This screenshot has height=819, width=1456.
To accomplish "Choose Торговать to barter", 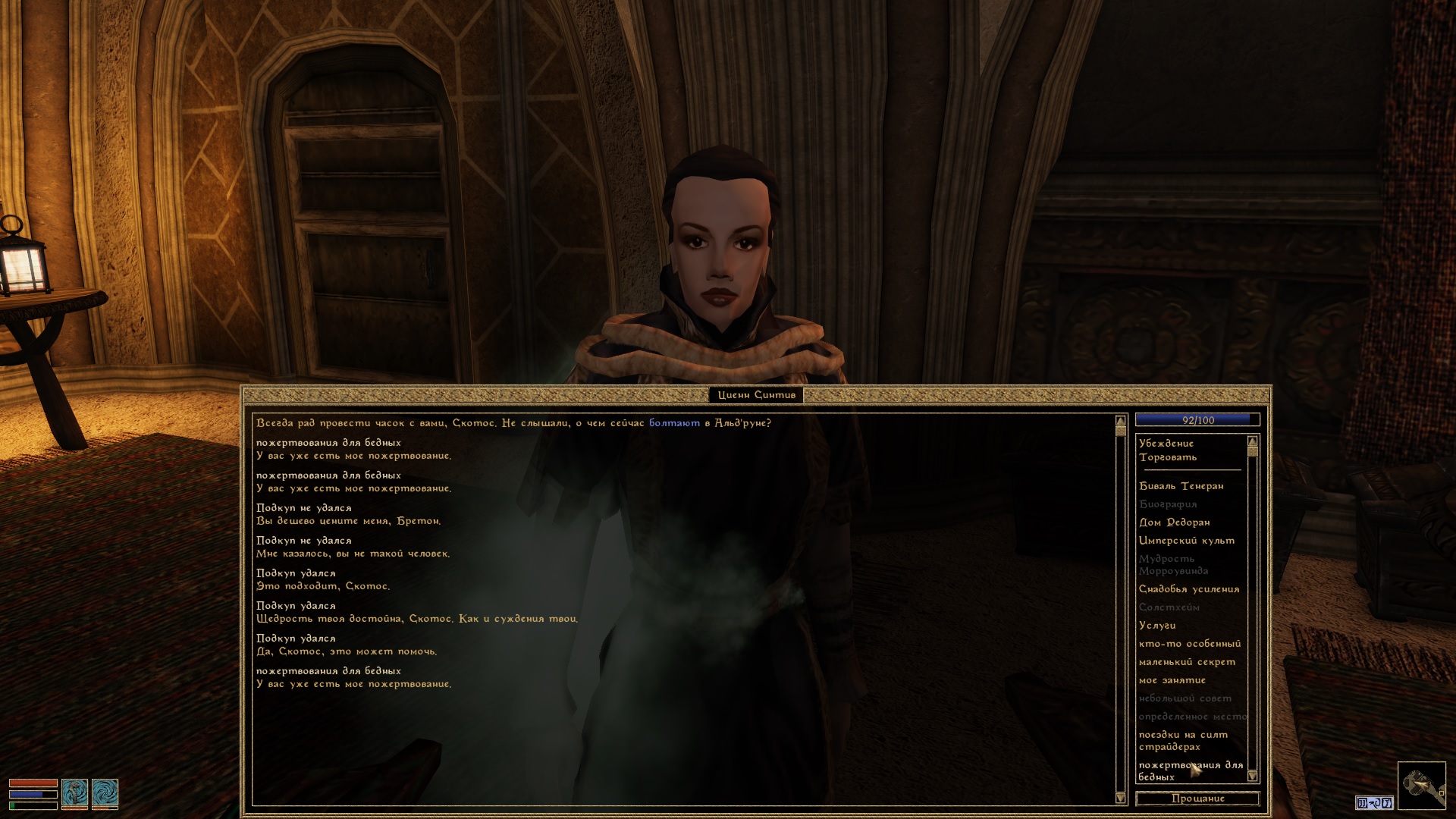I will 1167,457.
